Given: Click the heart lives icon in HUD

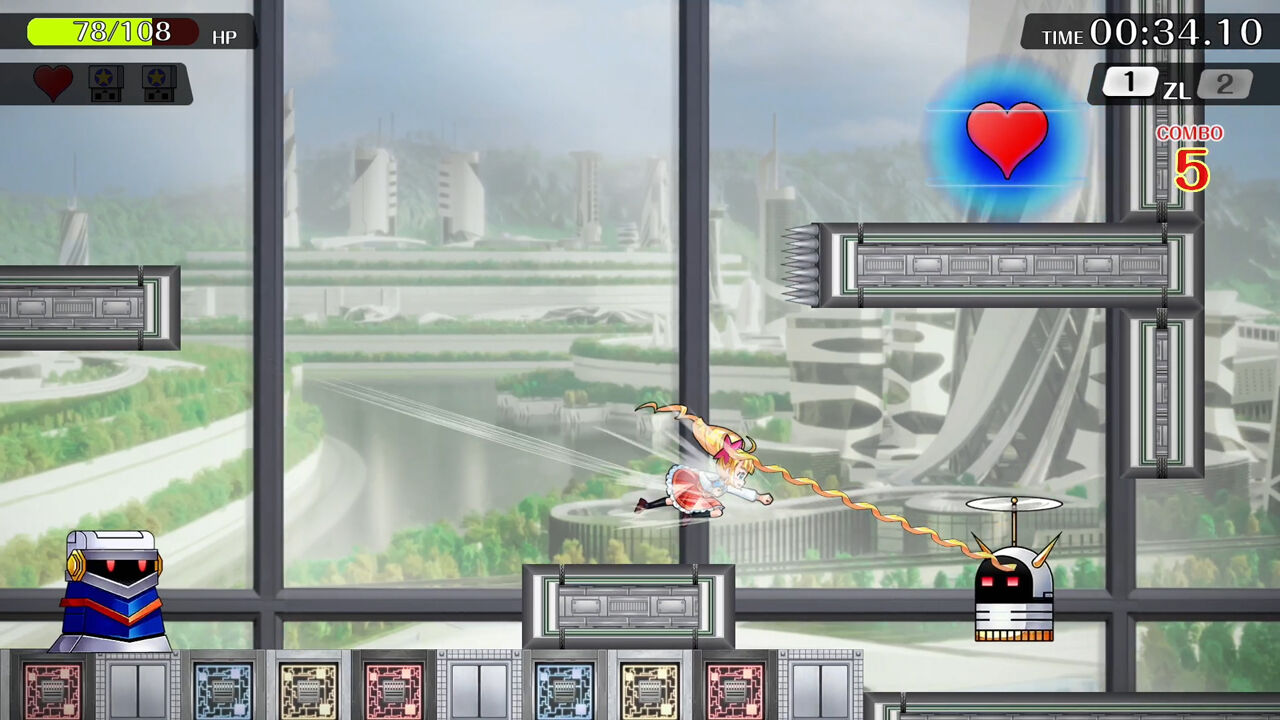Looking at the screenshot, I should pos(52,84).
